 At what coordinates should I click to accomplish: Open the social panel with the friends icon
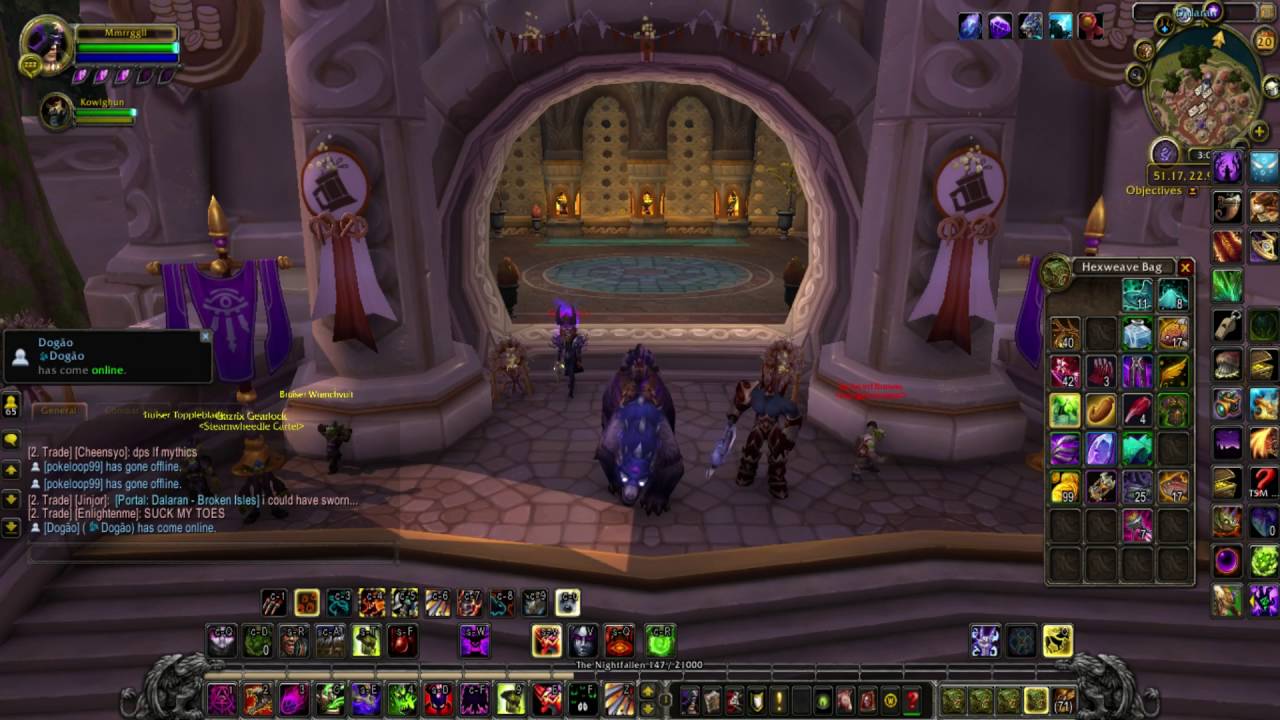click(11, 404)
